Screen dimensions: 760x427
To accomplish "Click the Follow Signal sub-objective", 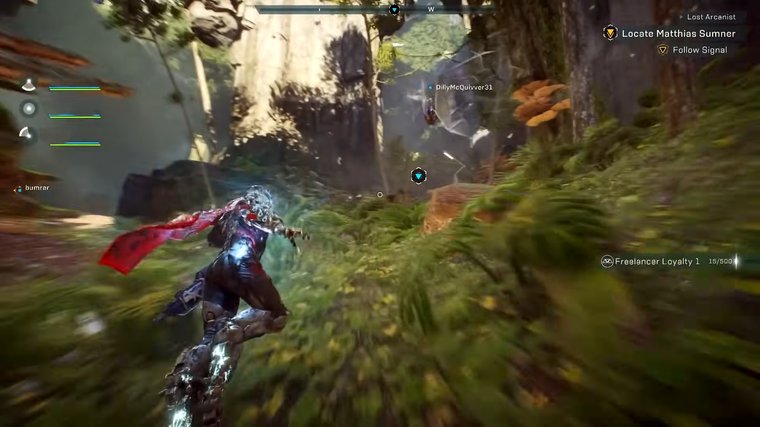I will 699,49.
